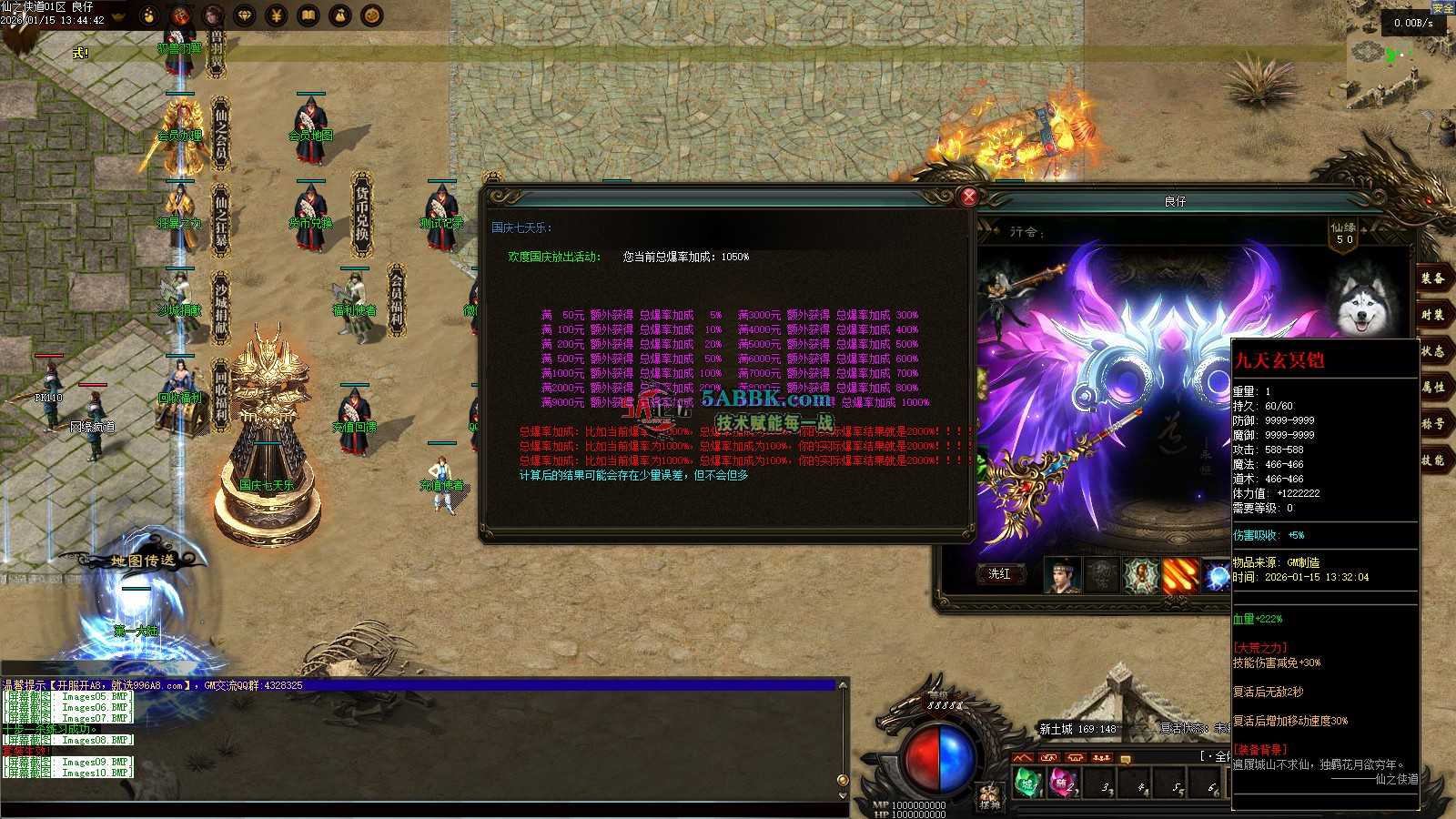Screen dimensions: 1456x819
Task: Open the 装备 equipment tab
Action: coord(1432,278)
